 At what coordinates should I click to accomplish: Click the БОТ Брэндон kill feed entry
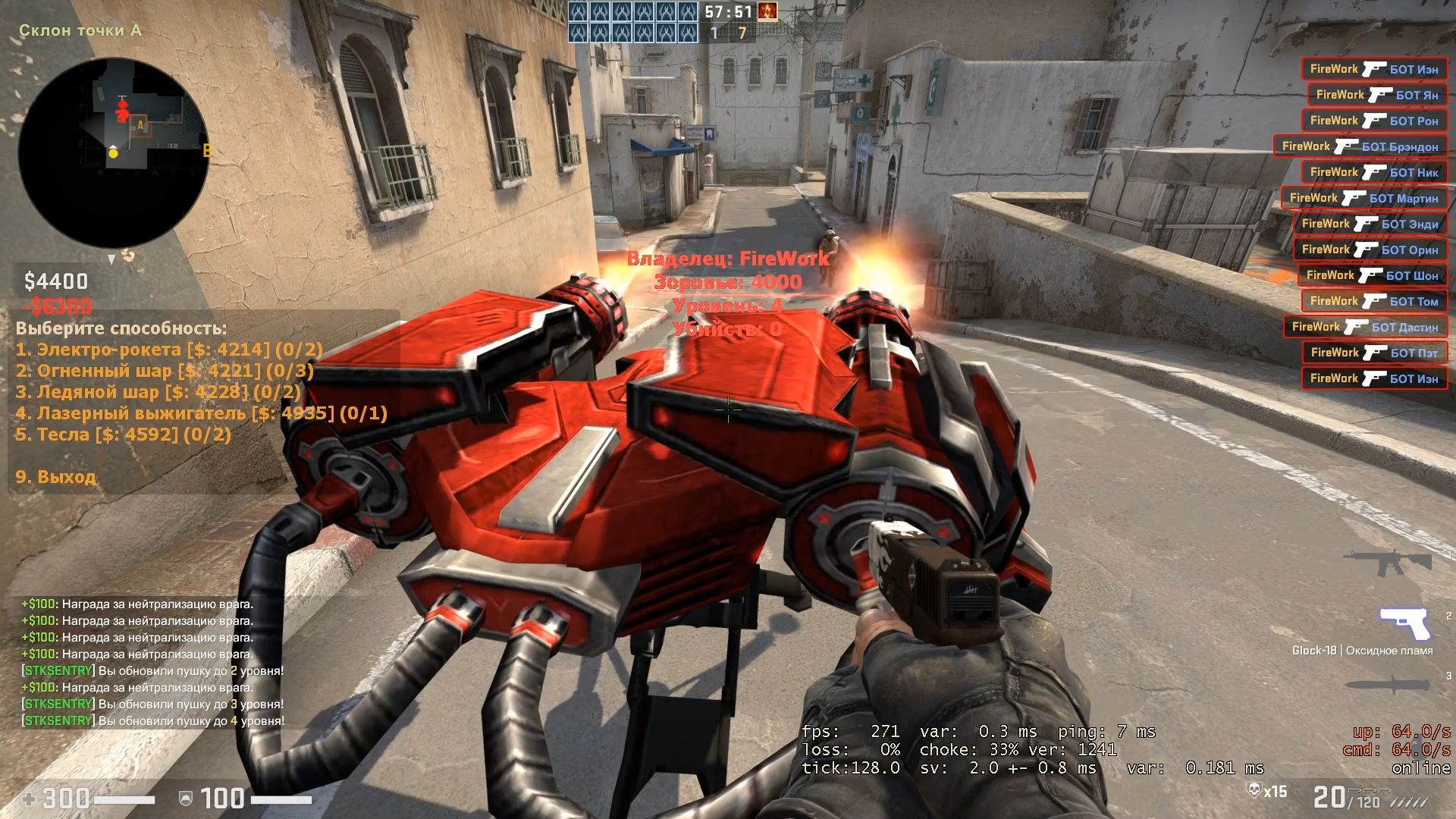point(1360,146)
